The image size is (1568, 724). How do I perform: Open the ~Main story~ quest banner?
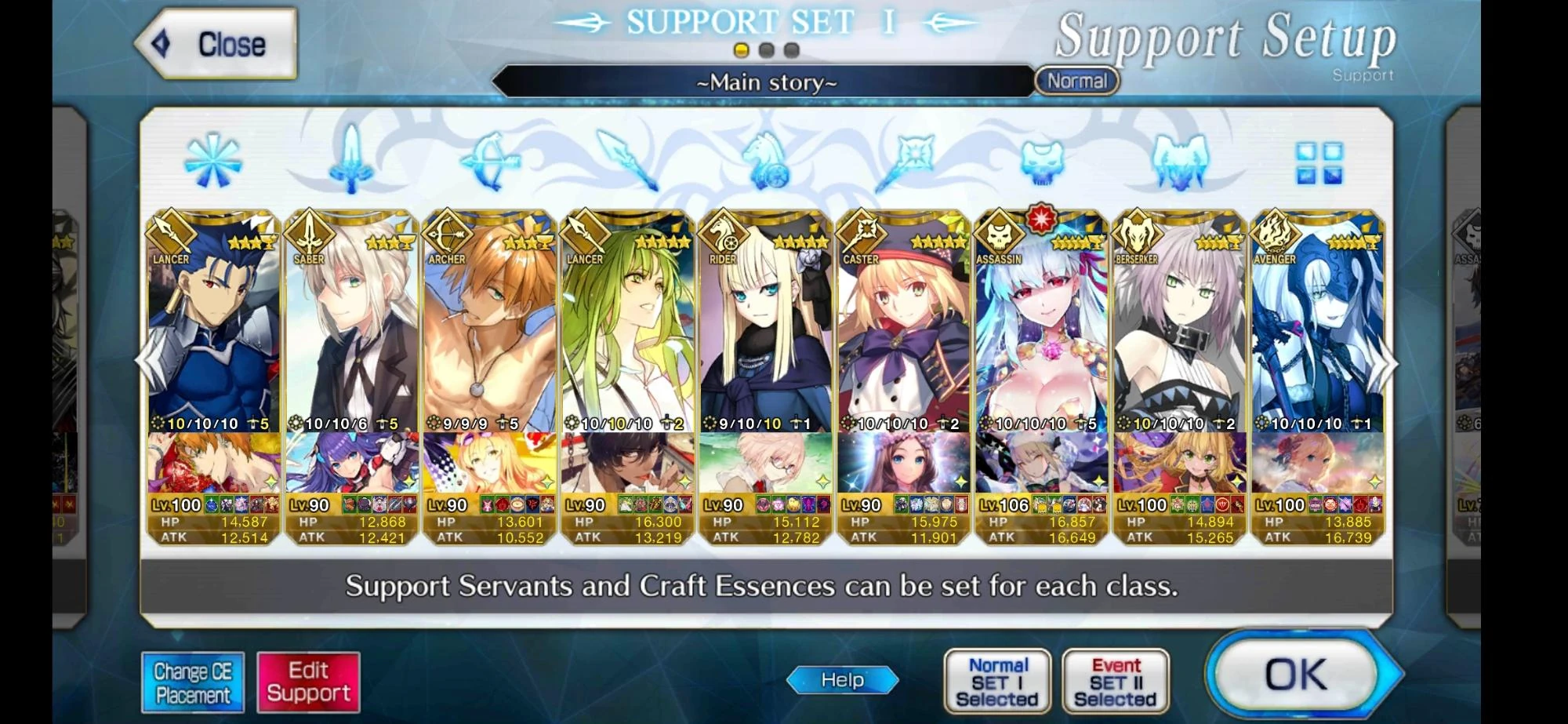pos(764,82)
